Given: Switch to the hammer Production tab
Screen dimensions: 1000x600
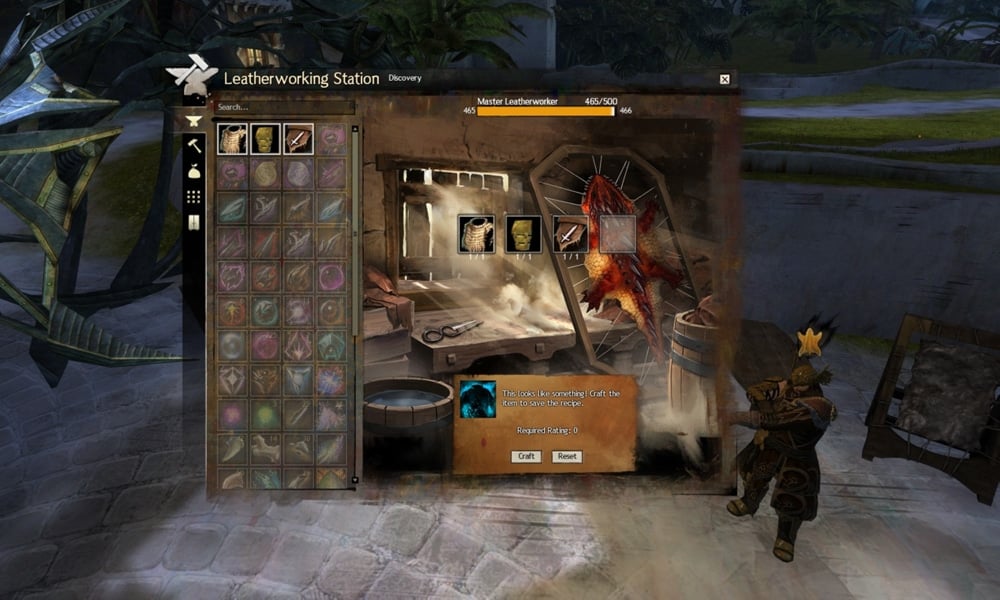Looking at the screenshot, I should click(x=194, y=146).
